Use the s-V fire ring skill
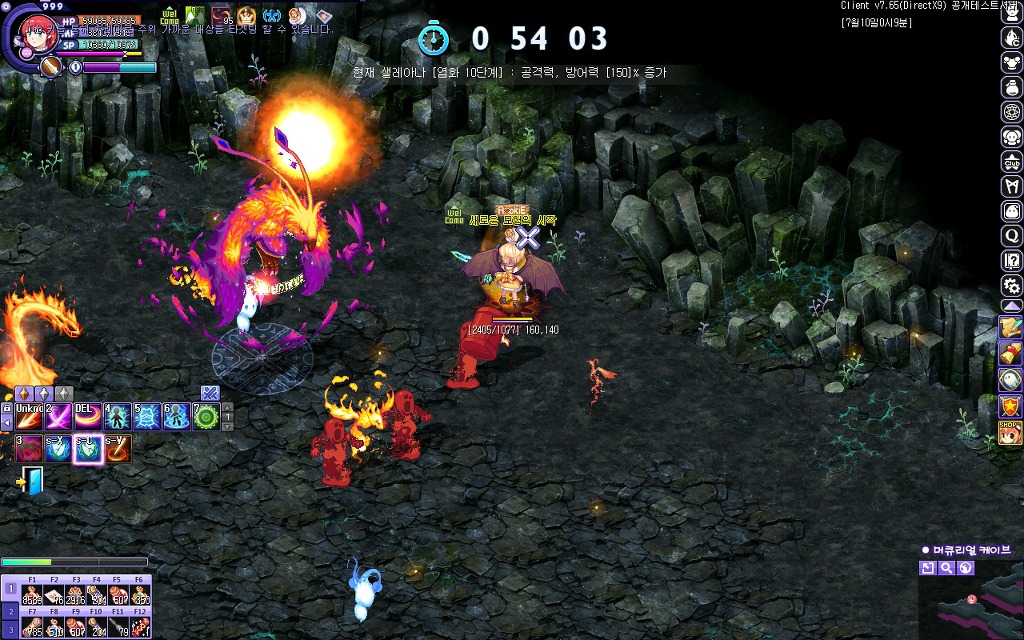 (117, 448)
